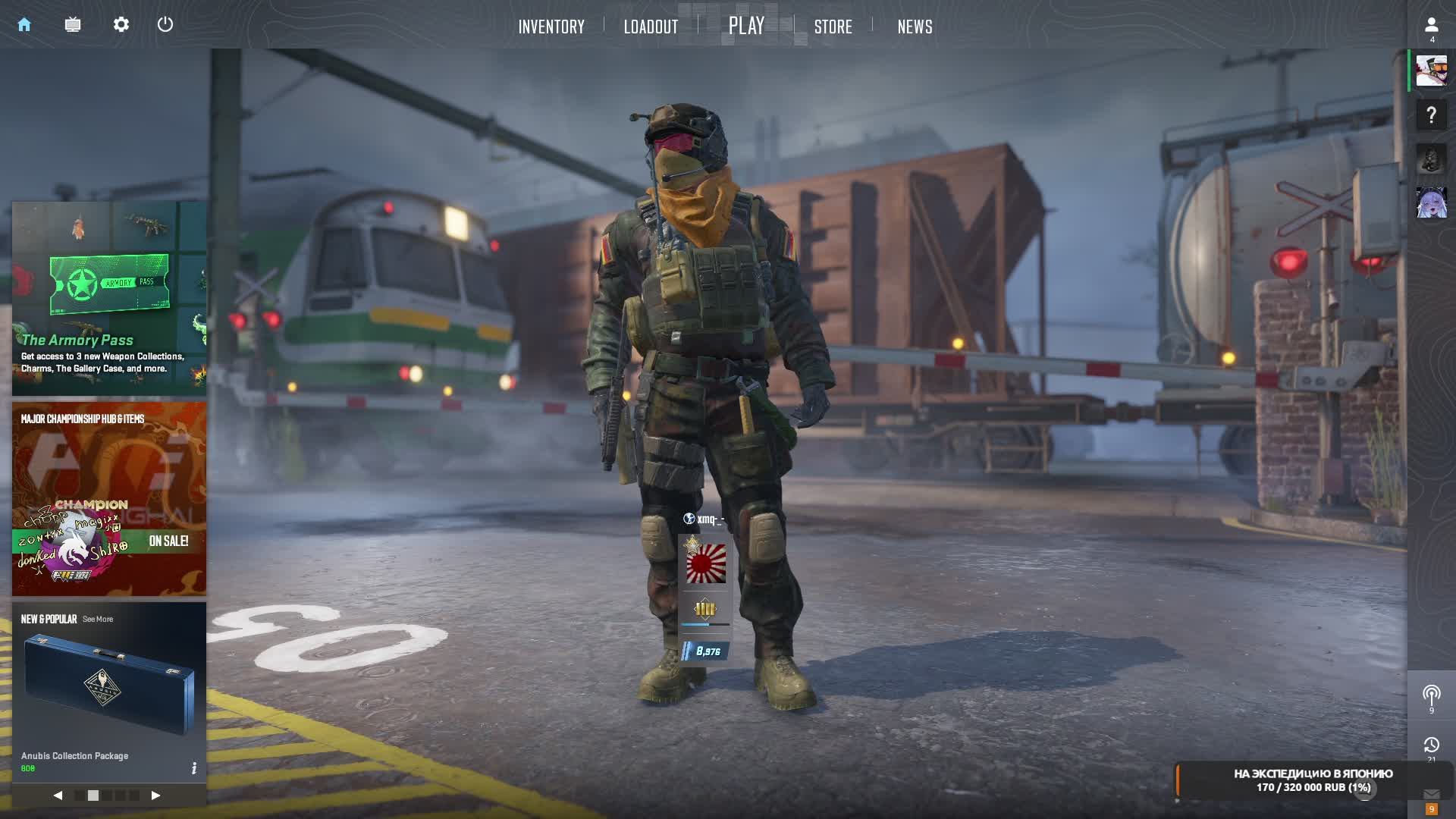
Task: Open the watch TV icon
Action: point(73,24)
